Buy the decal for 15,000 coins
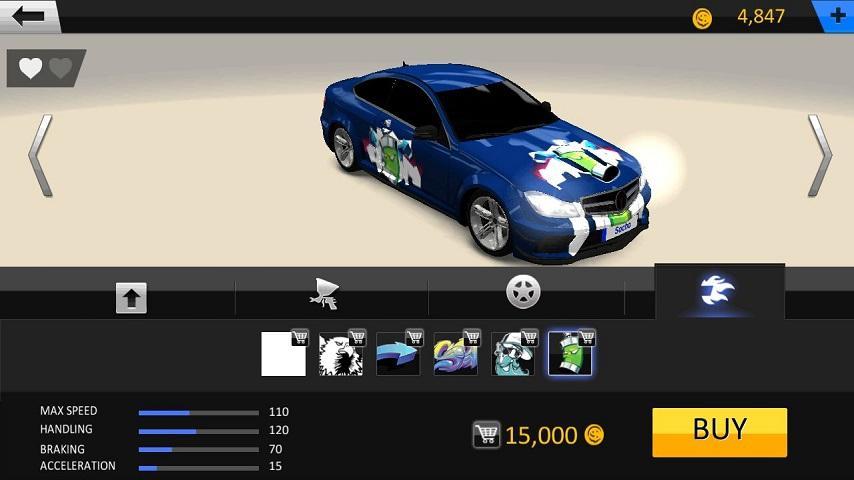The height and width of the screenshot is (480, 854). (719, 432)
